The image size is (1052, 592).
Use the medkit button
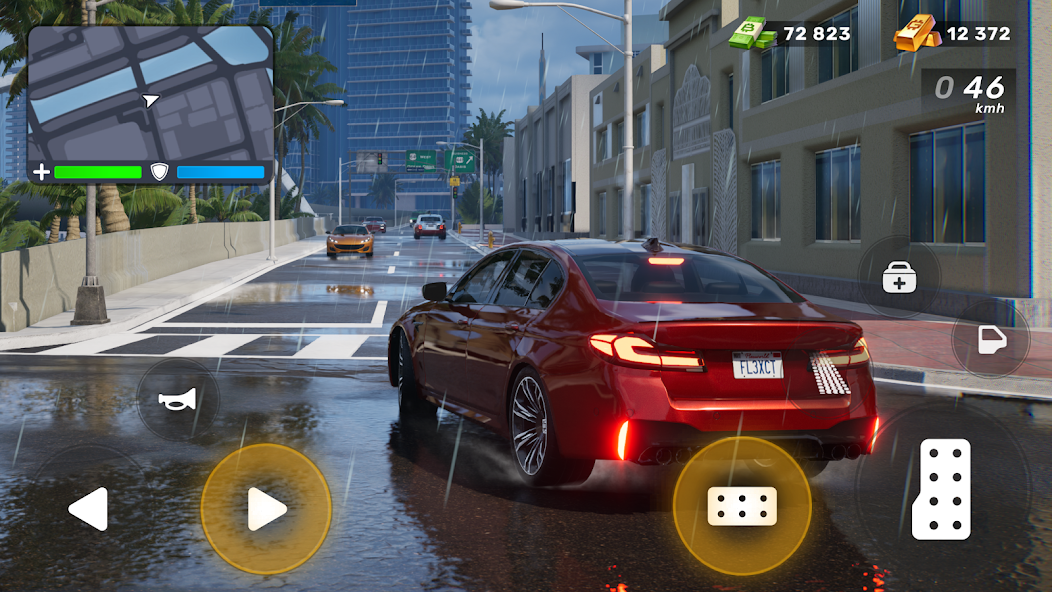[899, 279]
